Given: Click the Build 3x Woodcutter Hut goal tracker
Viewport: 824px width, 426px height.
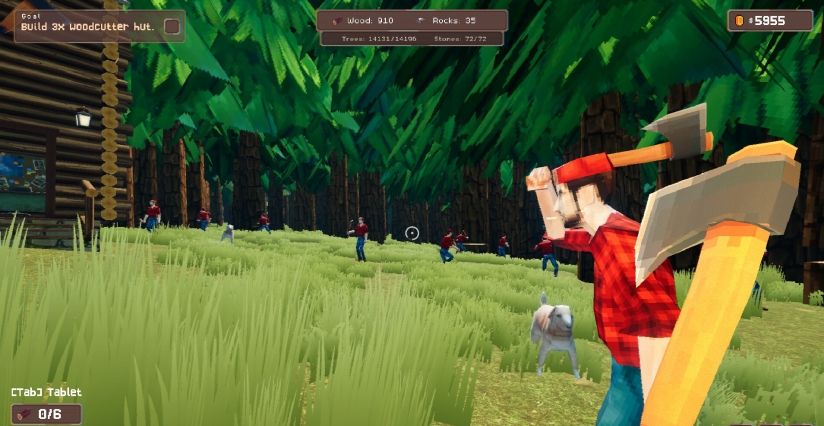Looking at the screenshot, I should tap(85, 25).
